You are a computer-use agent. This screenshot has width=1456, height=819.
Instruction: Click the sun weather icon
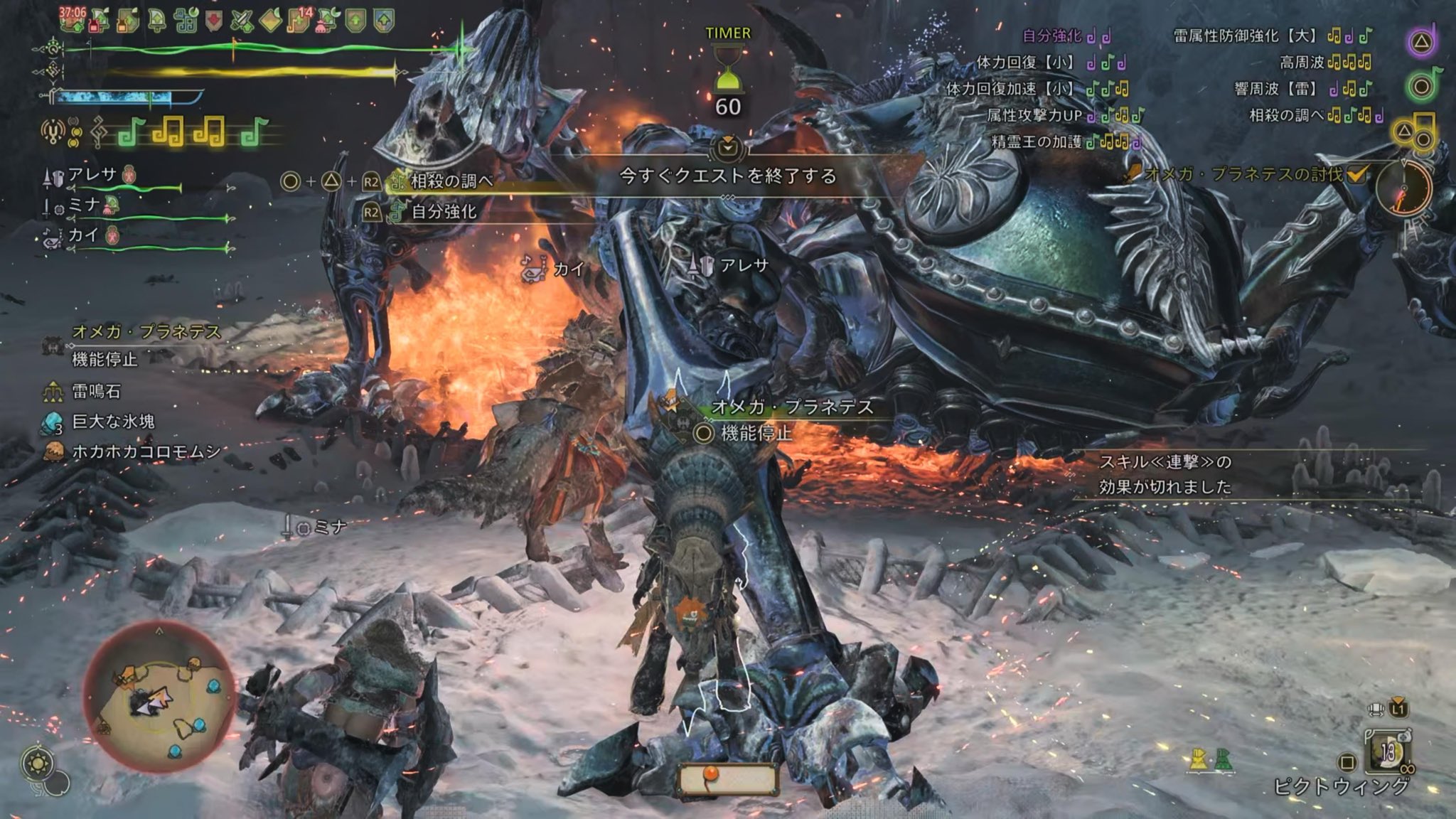click(37, 764)
